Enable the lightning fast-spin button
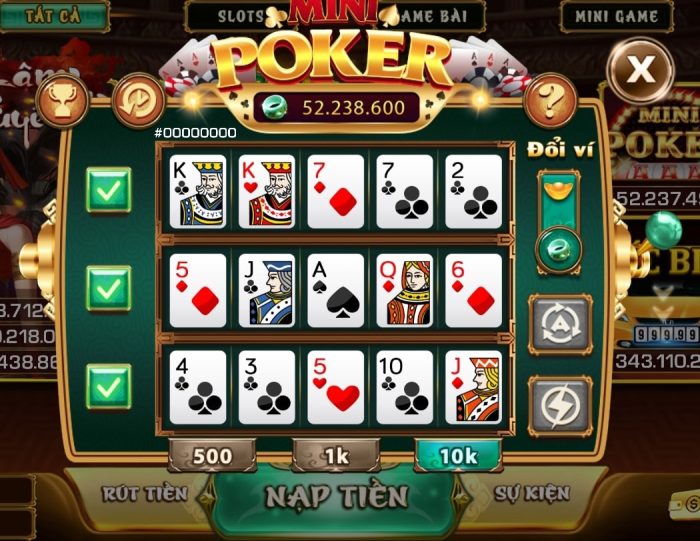 [x=559, y=404]
